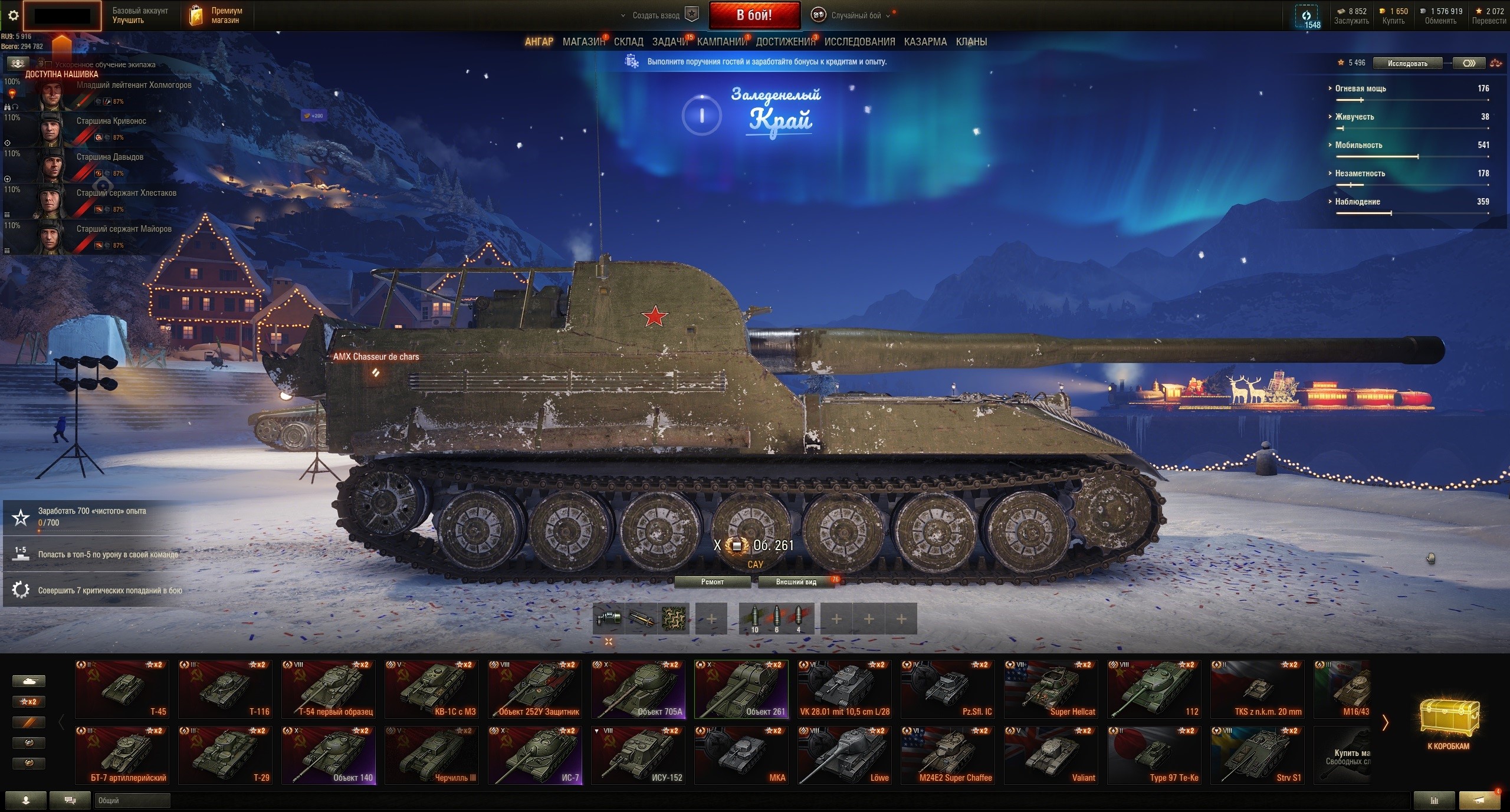Switch to the МАГАЗИН tab

pos(583,41)
